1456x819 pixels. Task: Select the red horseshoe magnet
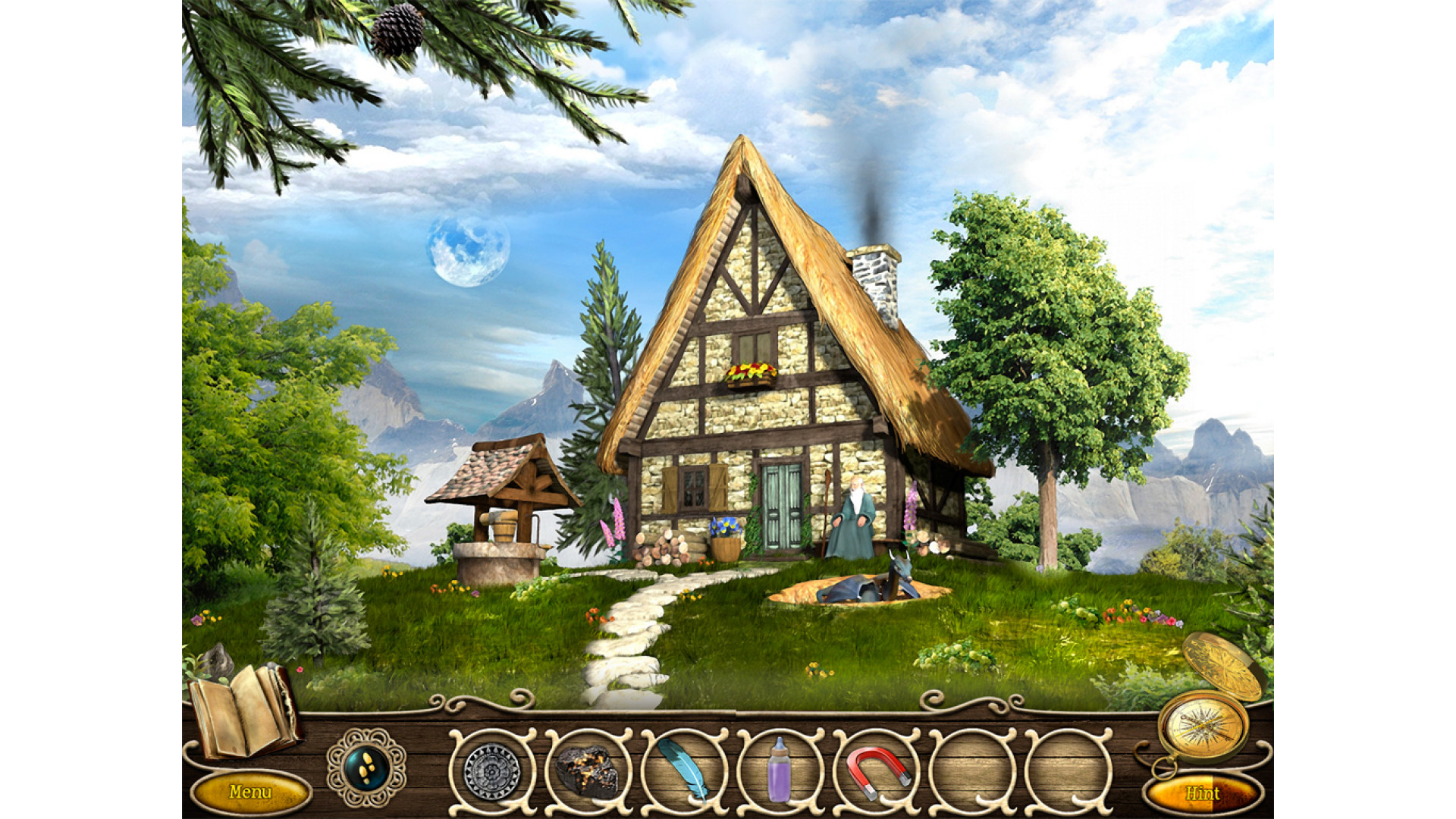point(875,771)
